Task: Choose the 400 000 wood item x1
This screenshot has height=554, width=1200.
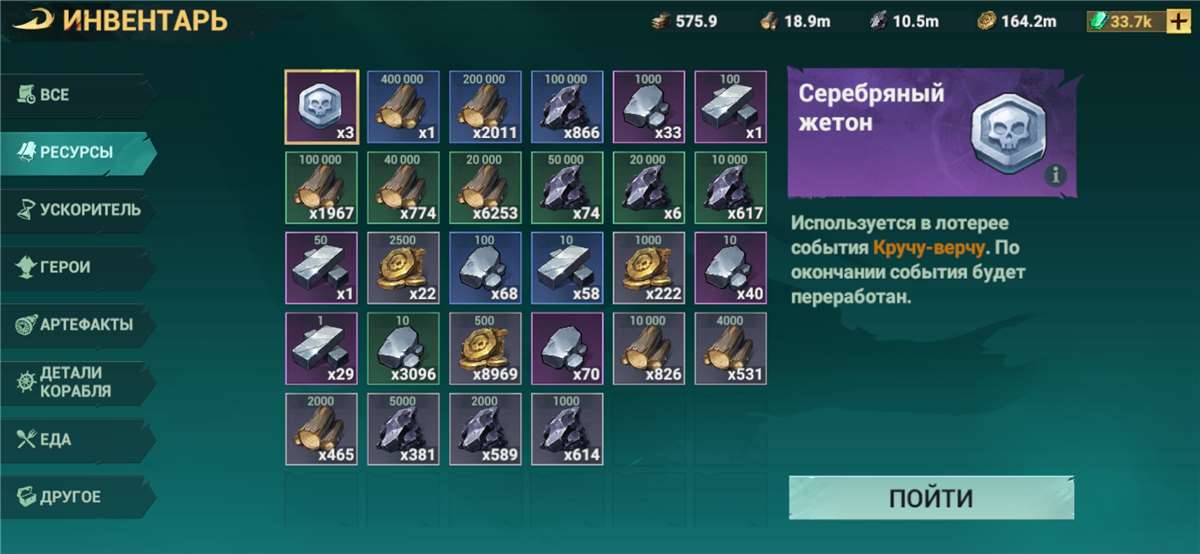Action: click(403, 106)
